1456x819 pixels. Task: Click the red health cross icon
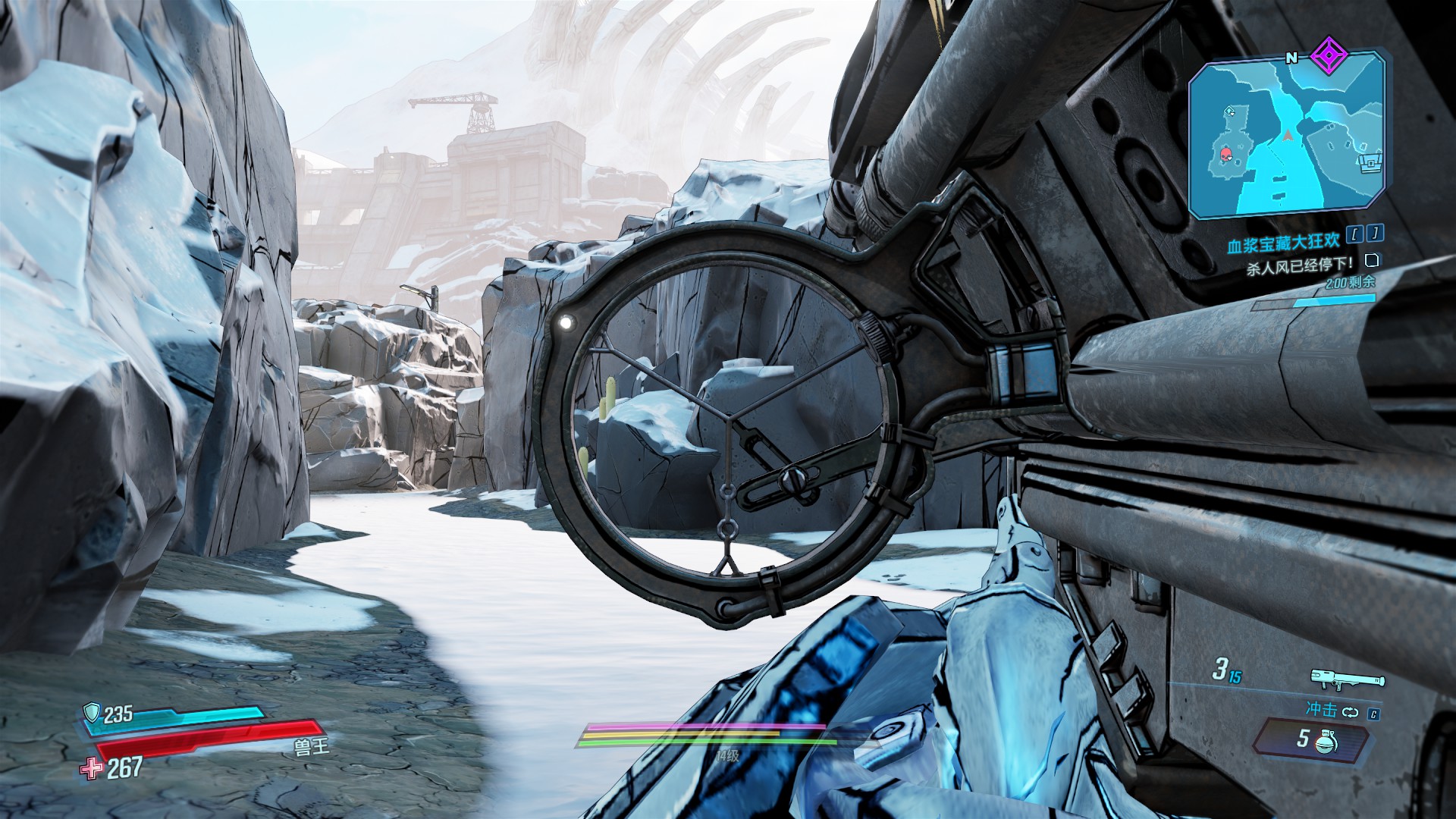click(92, 768)
